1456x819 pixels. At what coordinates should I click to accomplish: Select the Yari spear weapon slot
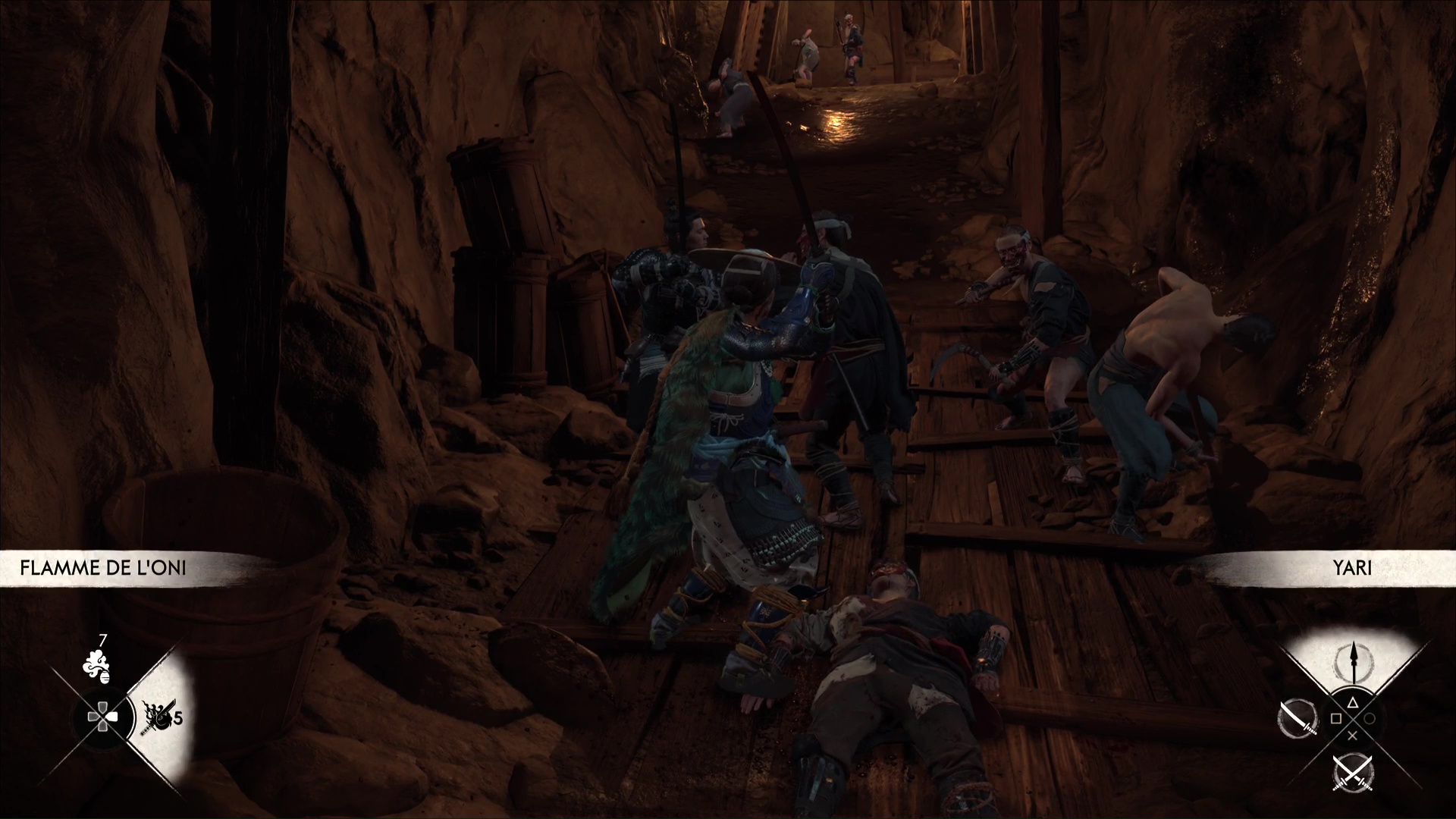coord(1353,660)
